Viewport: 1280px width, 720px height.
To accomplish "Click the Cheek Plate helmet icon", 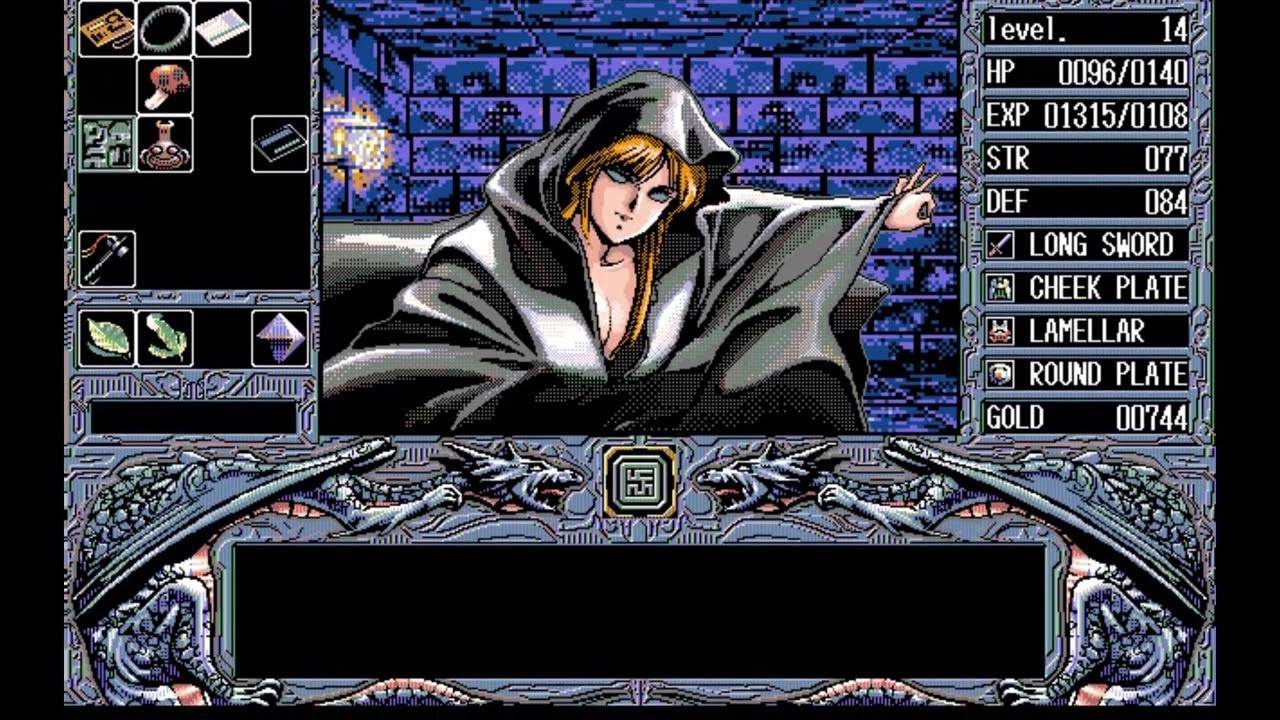I will (x=998, y=287).
